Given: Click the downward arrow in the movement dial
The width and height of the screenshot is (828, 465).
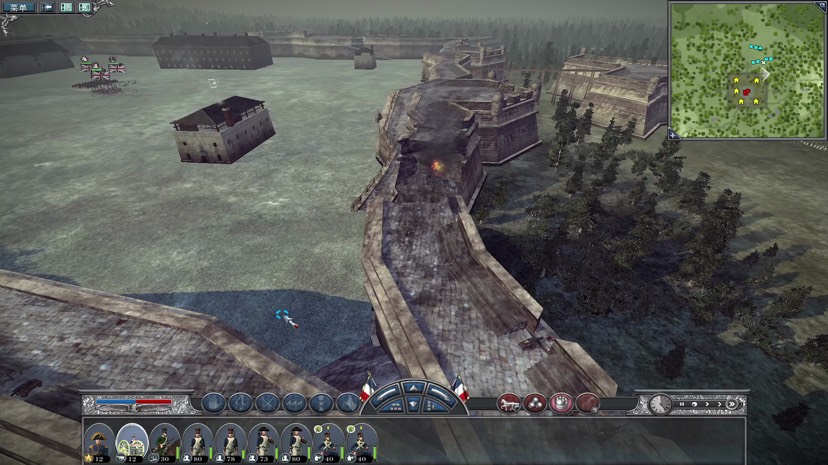Looking at the screenshot, I should [x=414, y=406].
